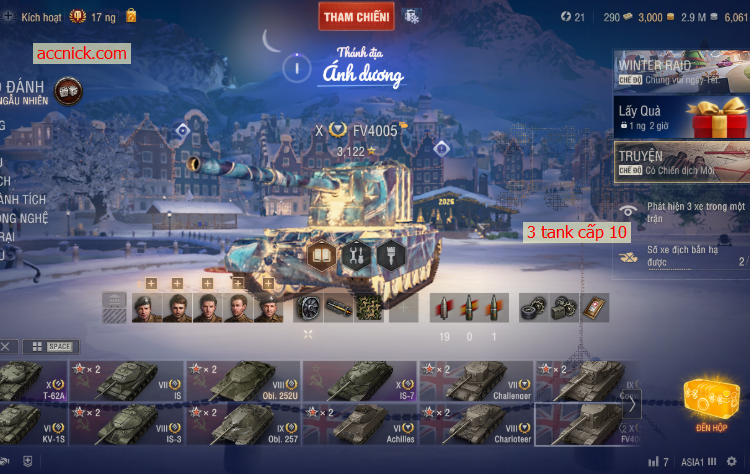Select the T-62A tank card
Image resolution: width=750 pixels, height=474 pixels.
30,382
